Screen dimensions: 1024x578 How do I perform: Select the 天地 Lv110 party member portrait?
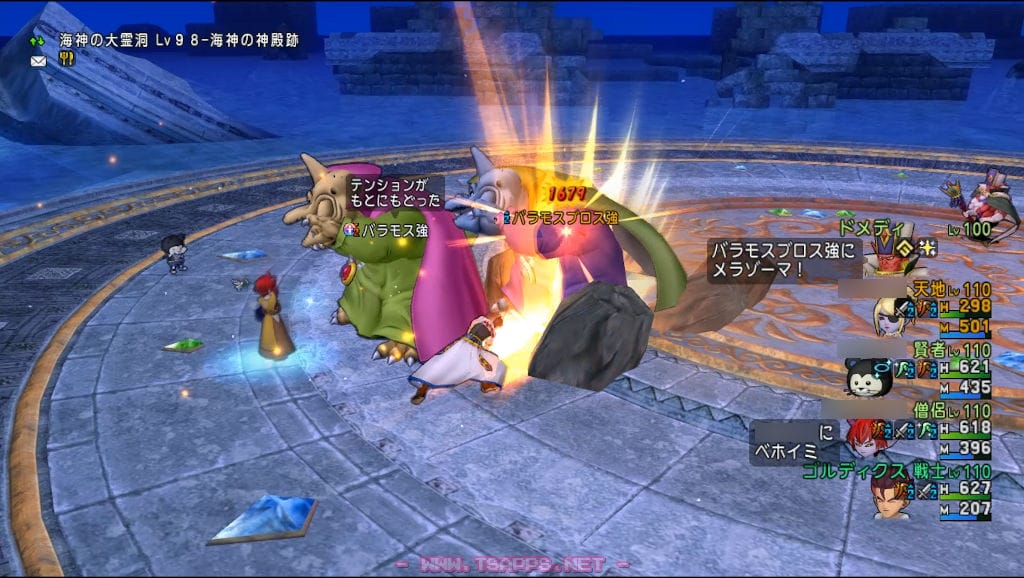pyautogui.click(x=891, y=313)
